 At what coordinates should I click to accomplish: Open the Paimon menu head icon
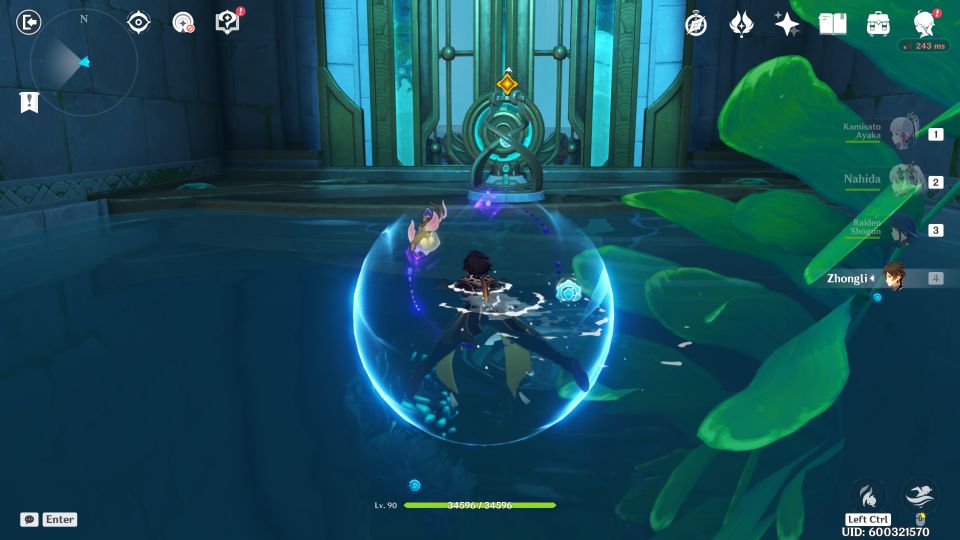pos(924,24)
